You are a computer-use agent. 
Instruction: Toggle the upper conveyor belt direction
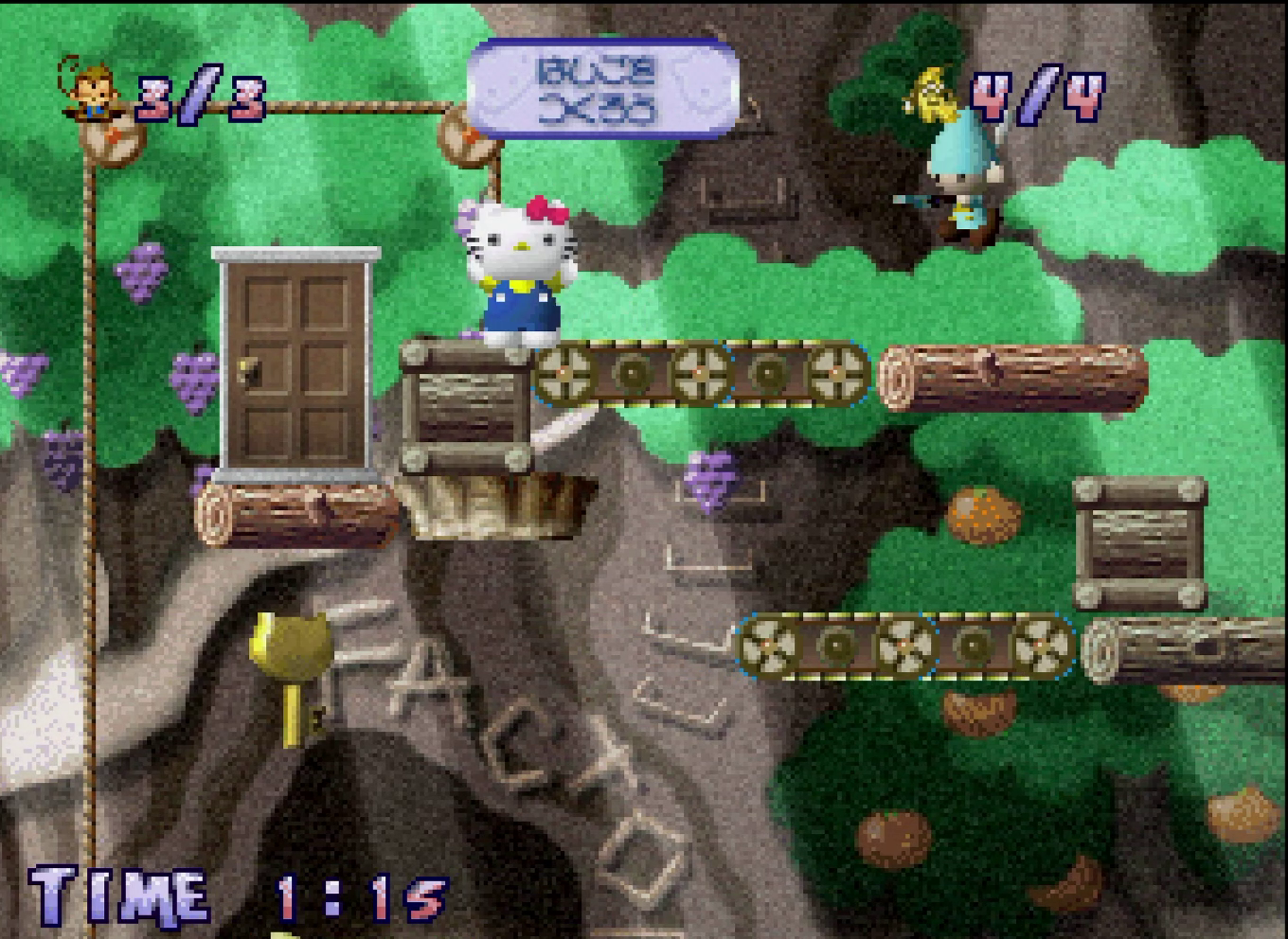point(706,374)
